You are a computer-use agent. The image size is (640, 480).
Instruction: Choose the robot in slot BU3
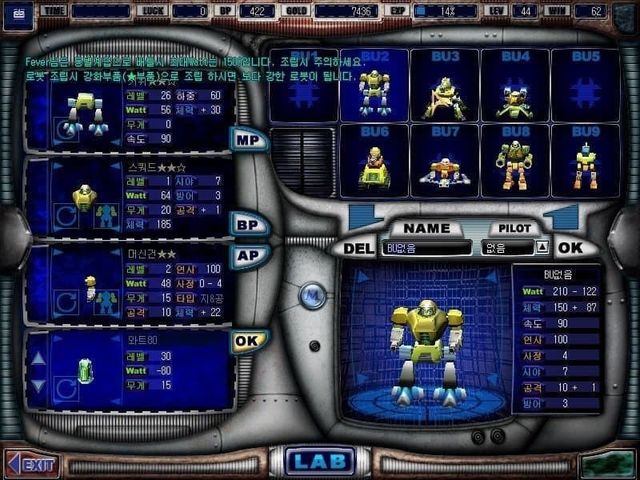pyautogui.click(x=444, y=87)
